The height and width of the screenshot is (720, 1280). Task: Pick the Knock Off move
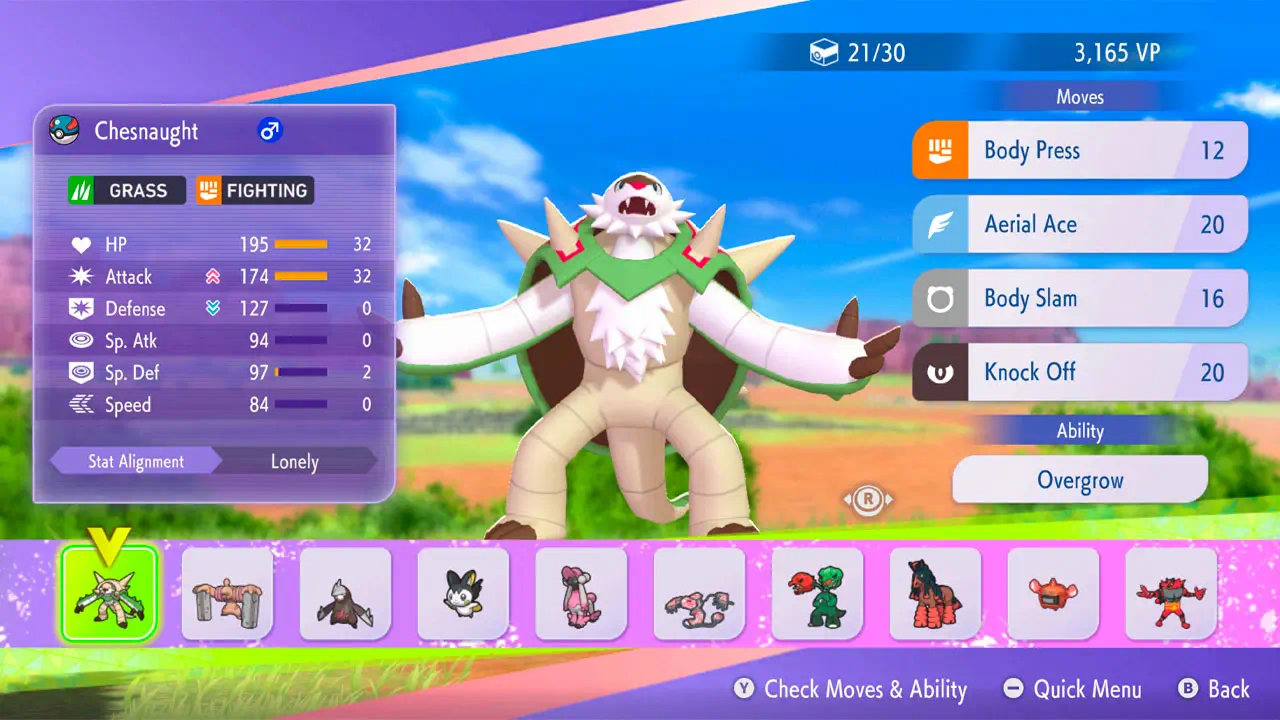point(1080,372)
